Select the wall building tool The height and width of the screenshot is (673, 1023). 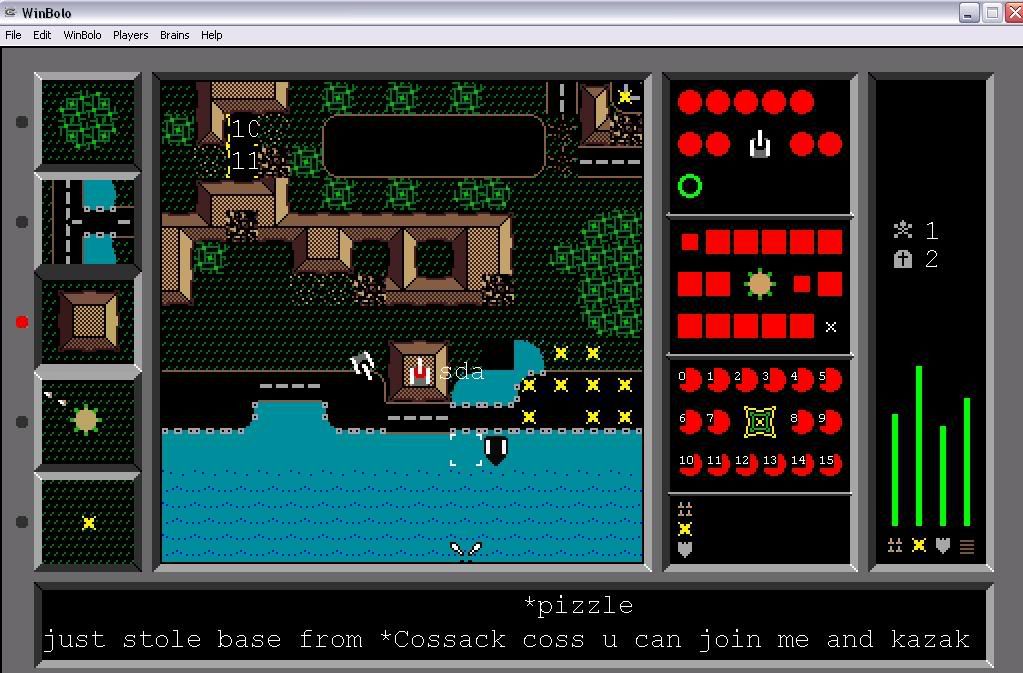tap(88, 321)
